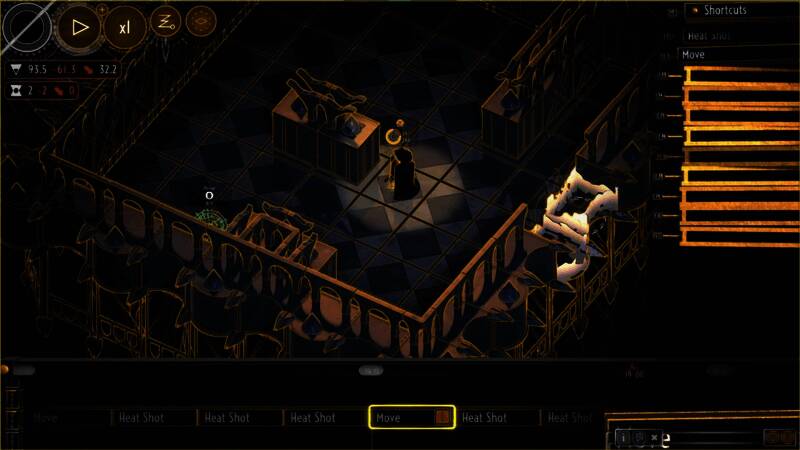Select the Heat Shot action right of highlighted Move

[497, 417]
